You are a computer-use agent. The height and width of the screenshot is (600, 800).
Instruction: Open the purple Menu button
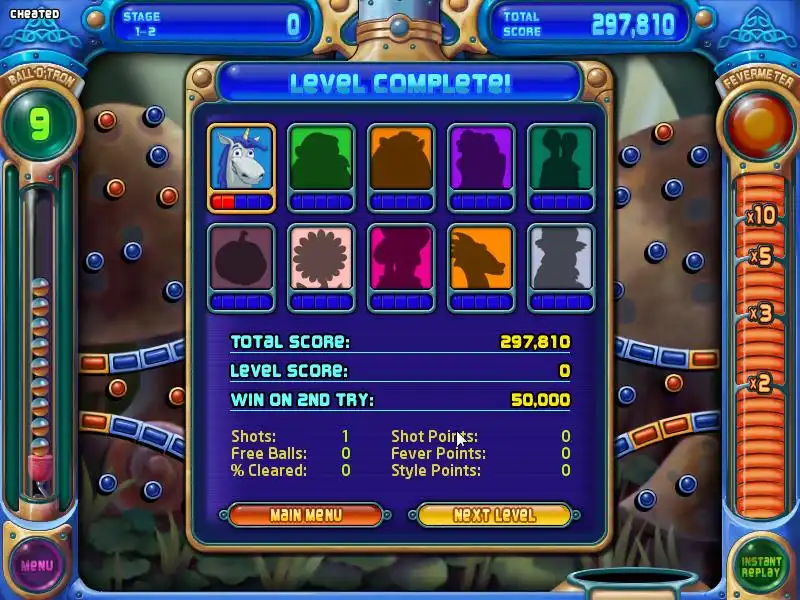37,565
